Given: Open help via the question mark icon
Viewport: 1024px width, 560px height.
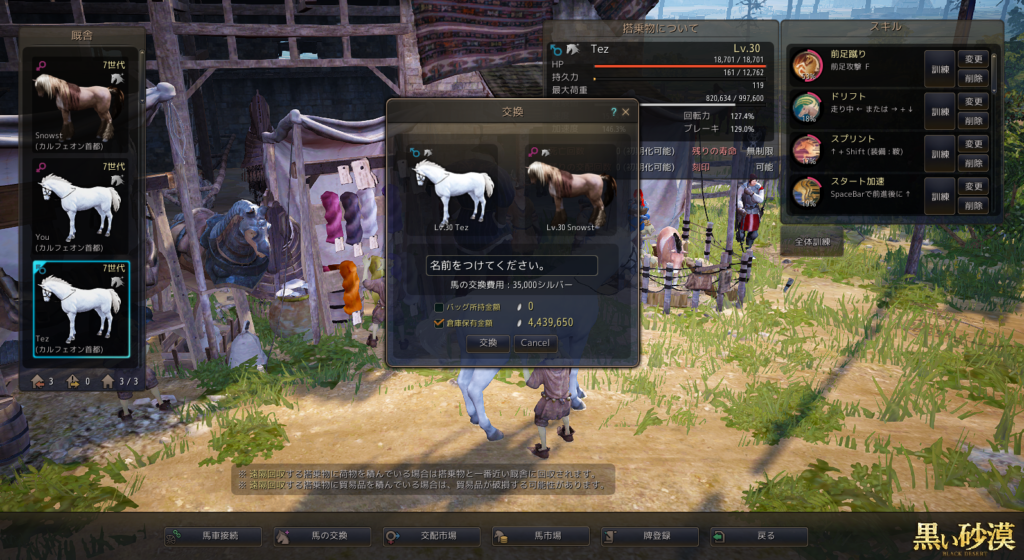Looking at the screenshot, I should 613,112.
